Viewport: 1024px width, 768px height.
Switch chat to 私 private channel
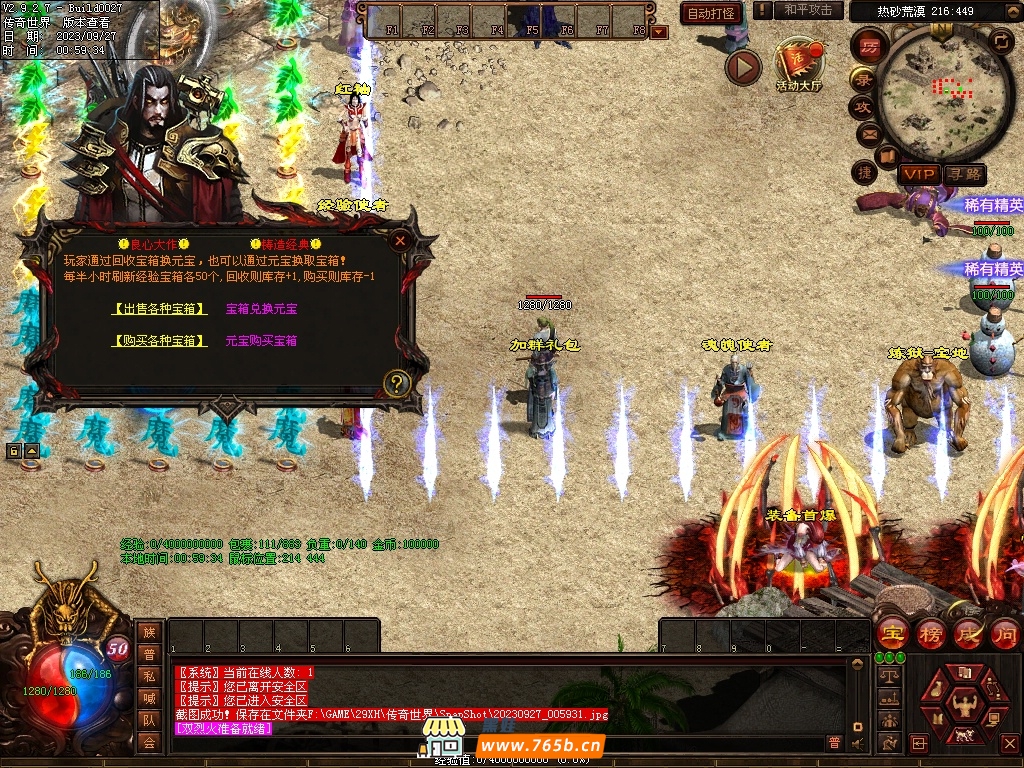pos(149,676)
